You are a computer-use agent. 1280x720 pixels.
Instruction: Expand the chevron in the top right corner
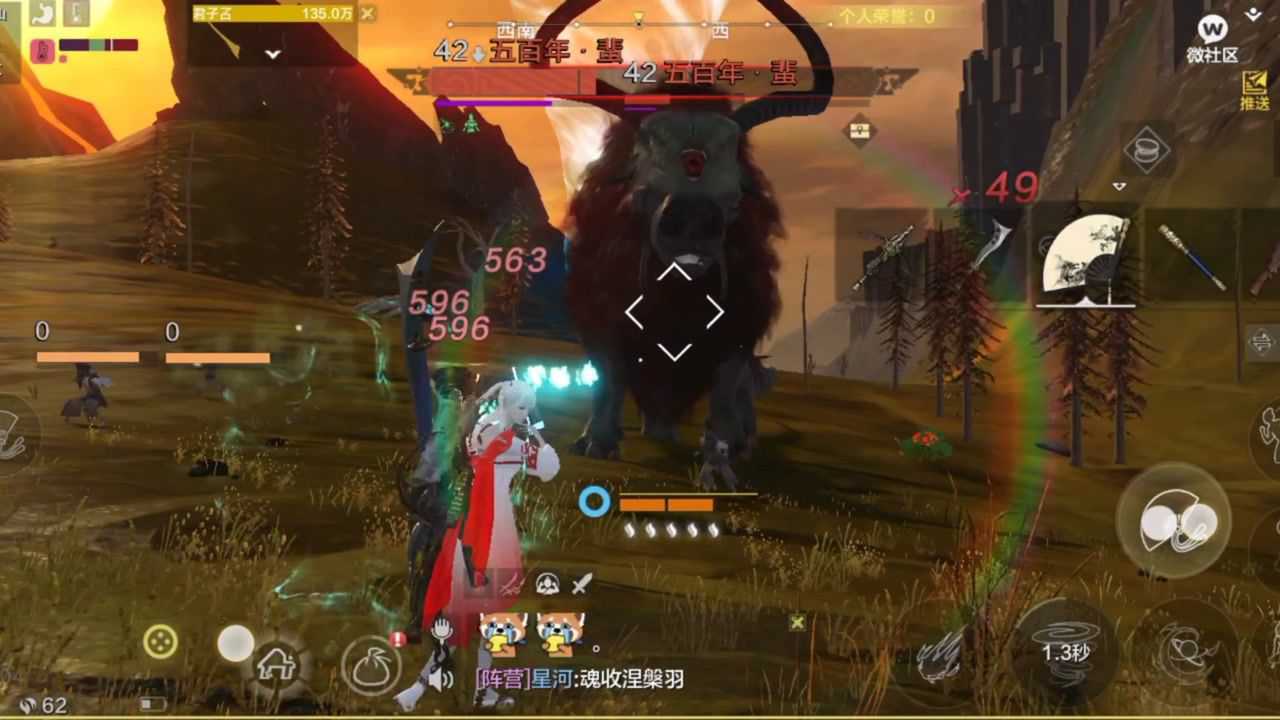pyautogui.click(x=1253, y=16)
